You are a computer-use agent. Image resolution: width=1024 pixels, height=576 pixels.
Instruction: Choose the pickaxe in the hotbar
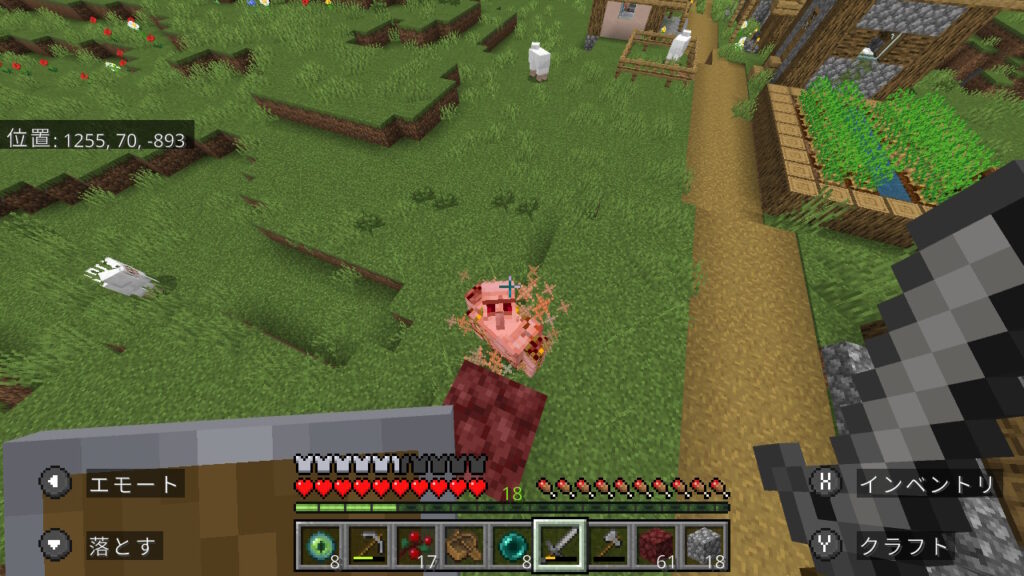point(367,545)
